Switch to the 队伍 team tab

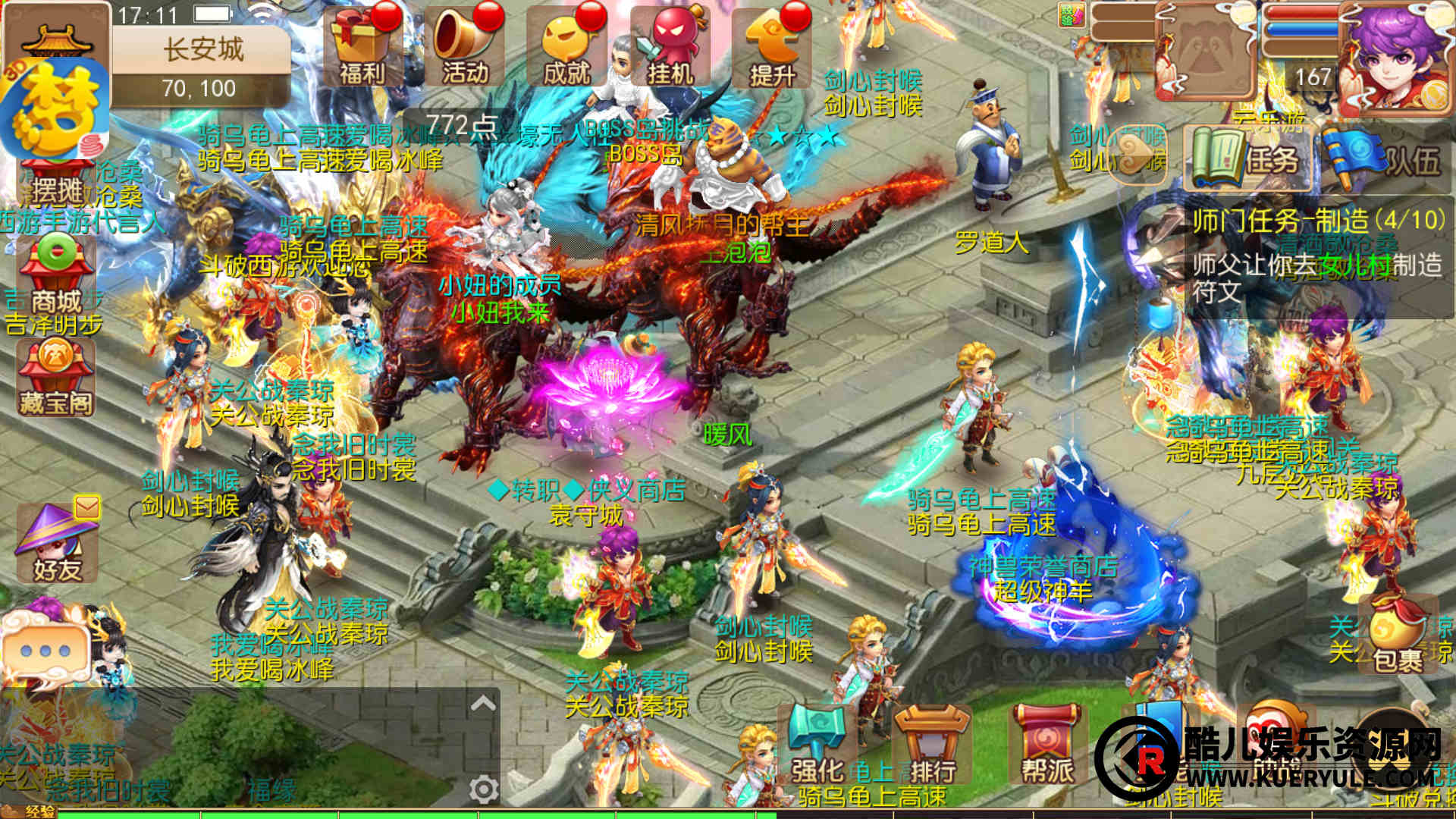tap(1385, 159)
